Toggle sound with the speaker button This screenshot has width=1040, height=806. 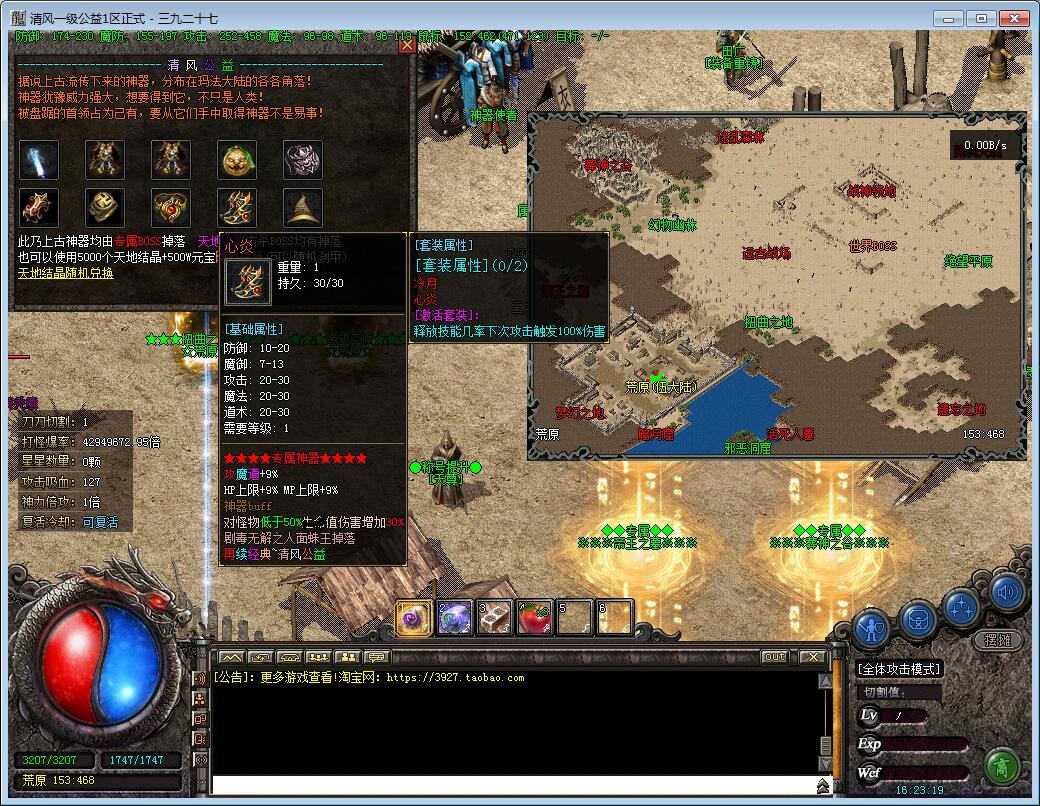click(1008, 593)
